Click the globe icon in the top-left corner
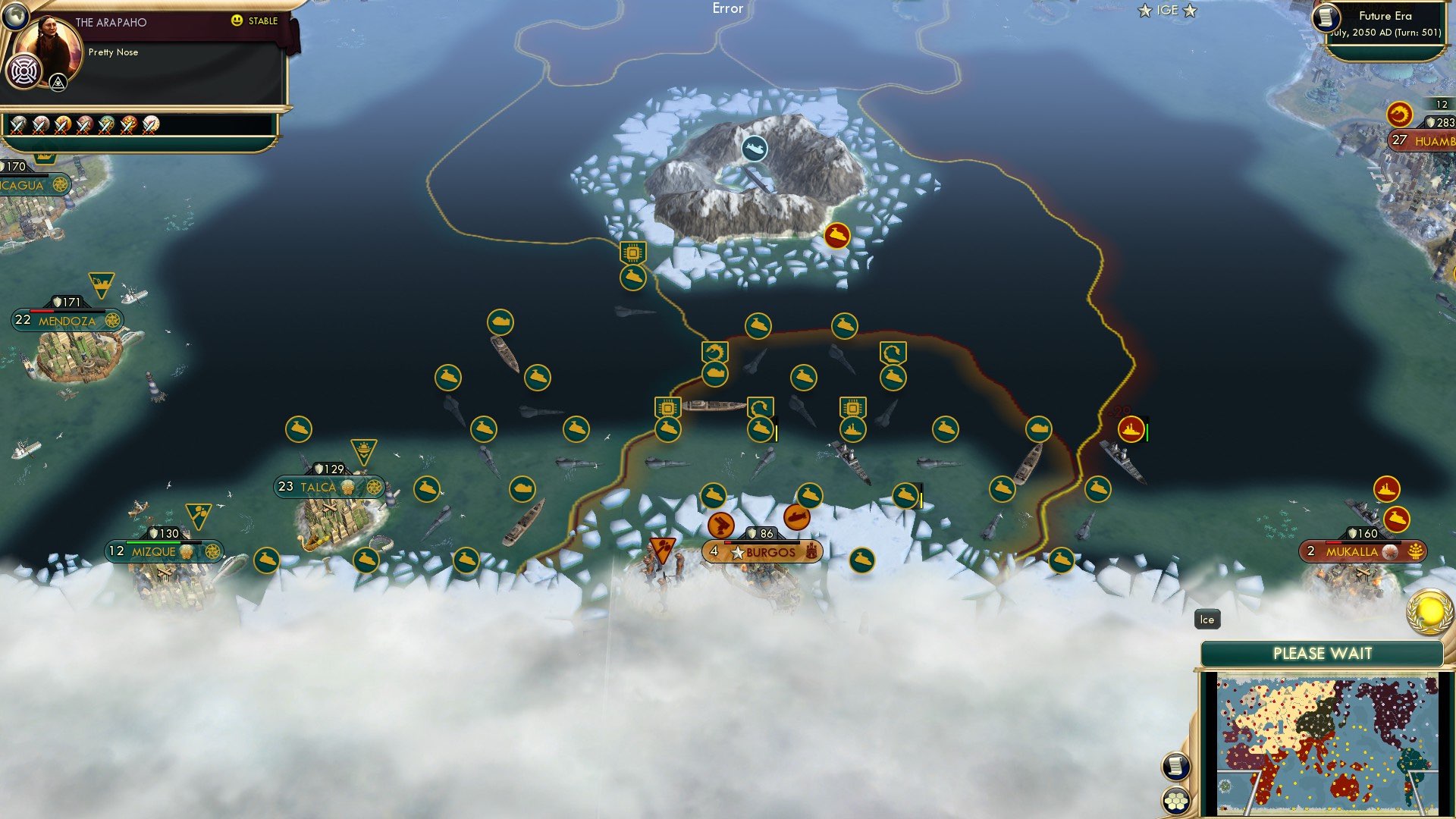The width and height of the screenshot is (1456, 819). coord(15,15)
